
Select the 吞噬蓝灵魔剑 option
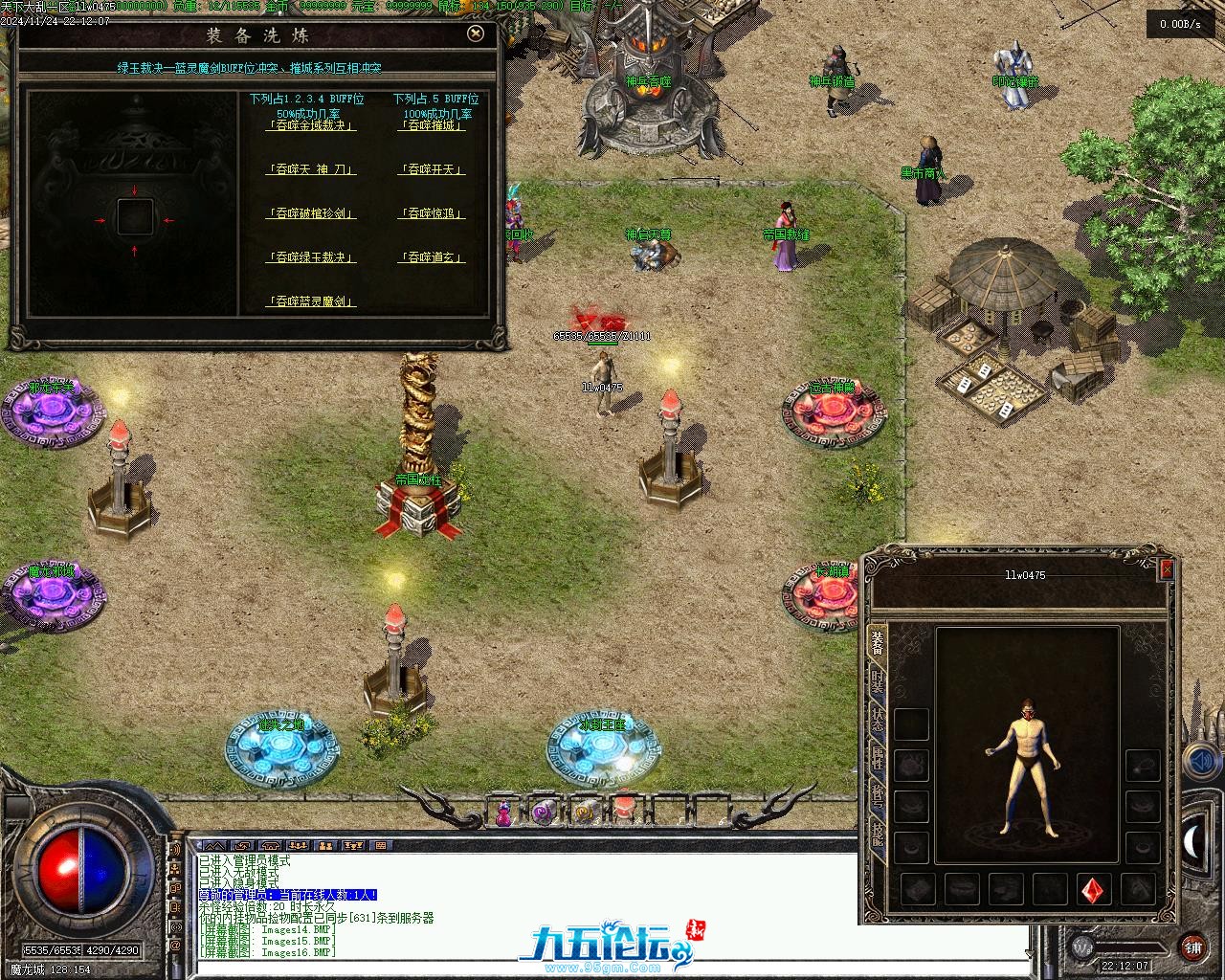coord(311,301)
